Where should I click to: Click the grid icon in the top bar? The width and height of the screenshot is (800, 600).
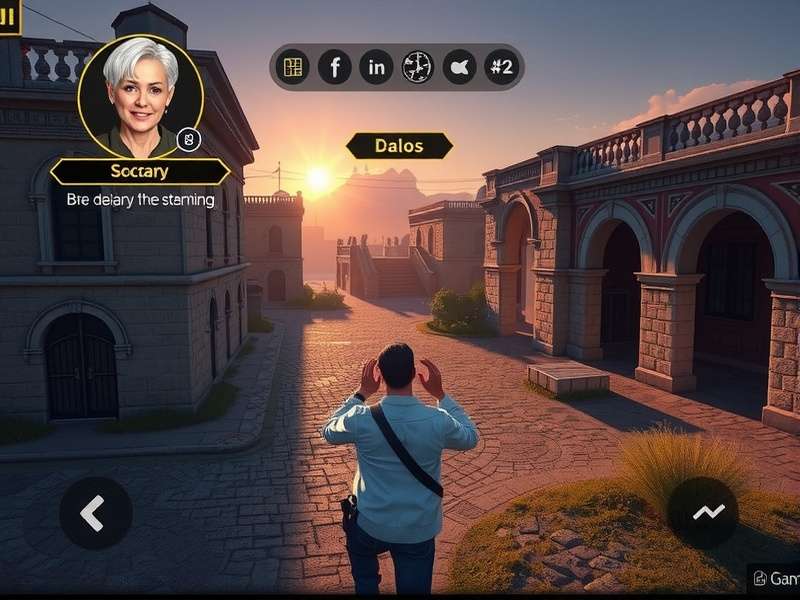(293, 67)
